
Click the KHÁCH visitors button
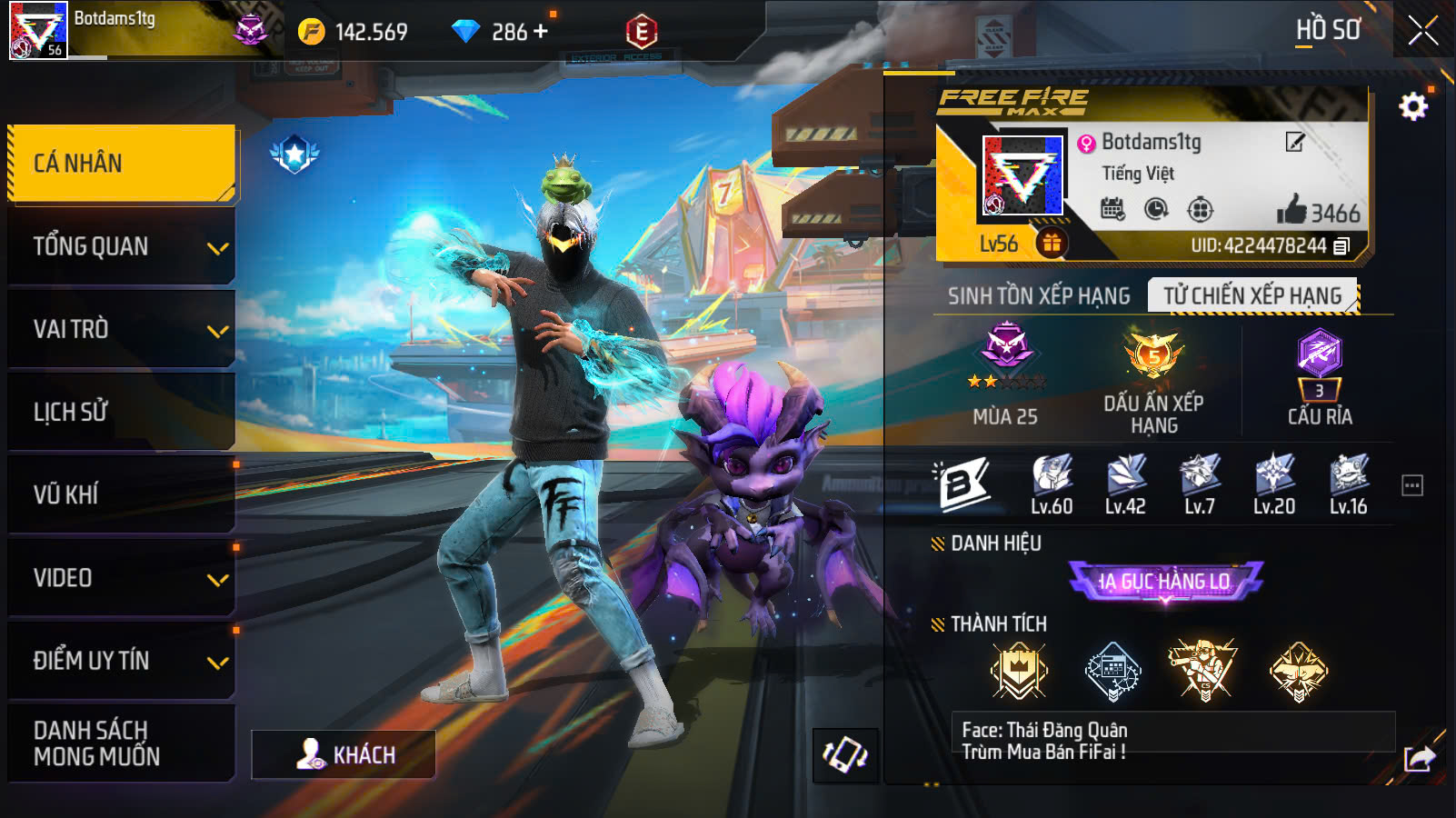coord(344,754)
